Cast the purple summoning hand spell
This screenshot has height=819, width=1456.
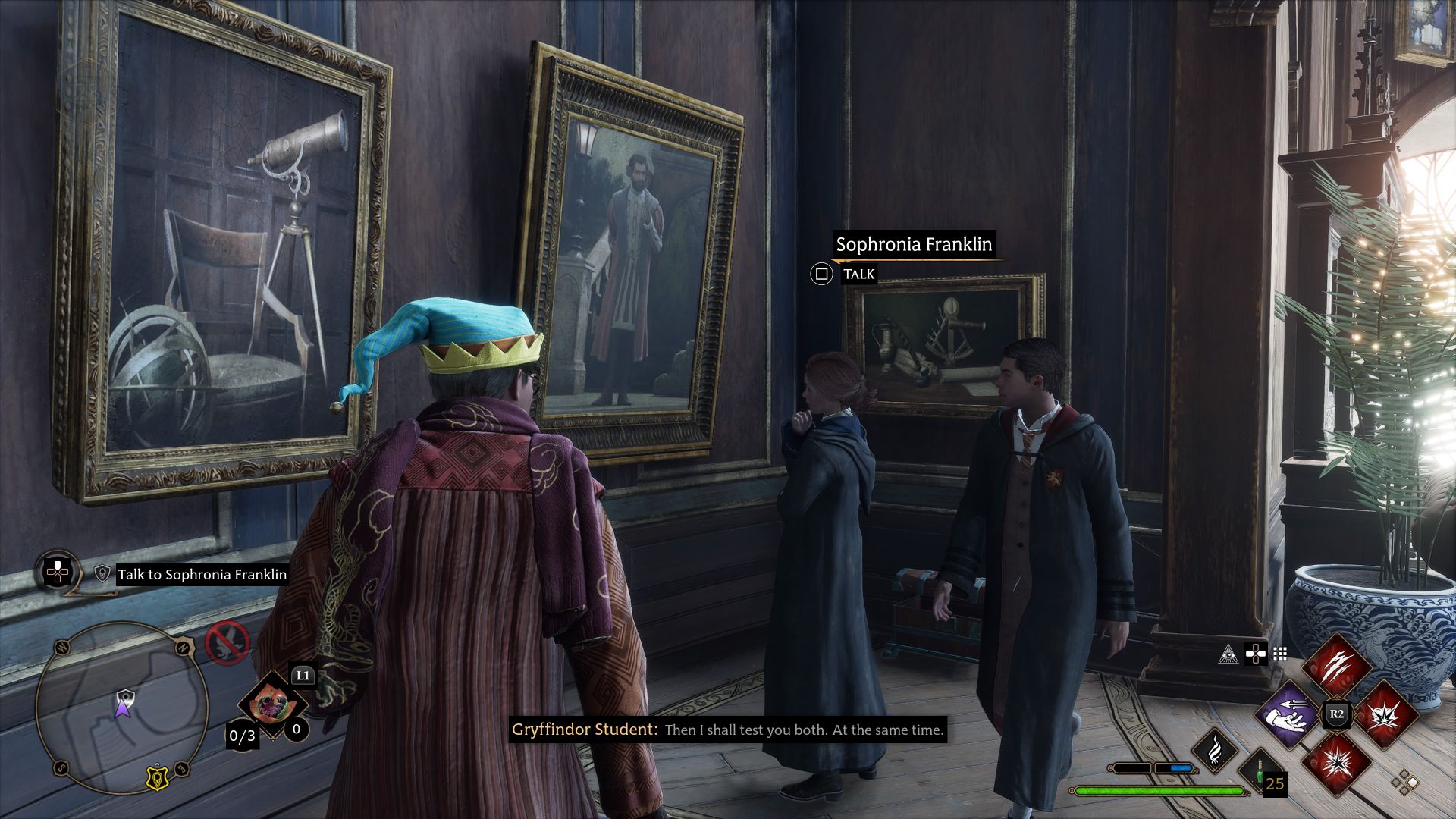tap(1288, 714)
